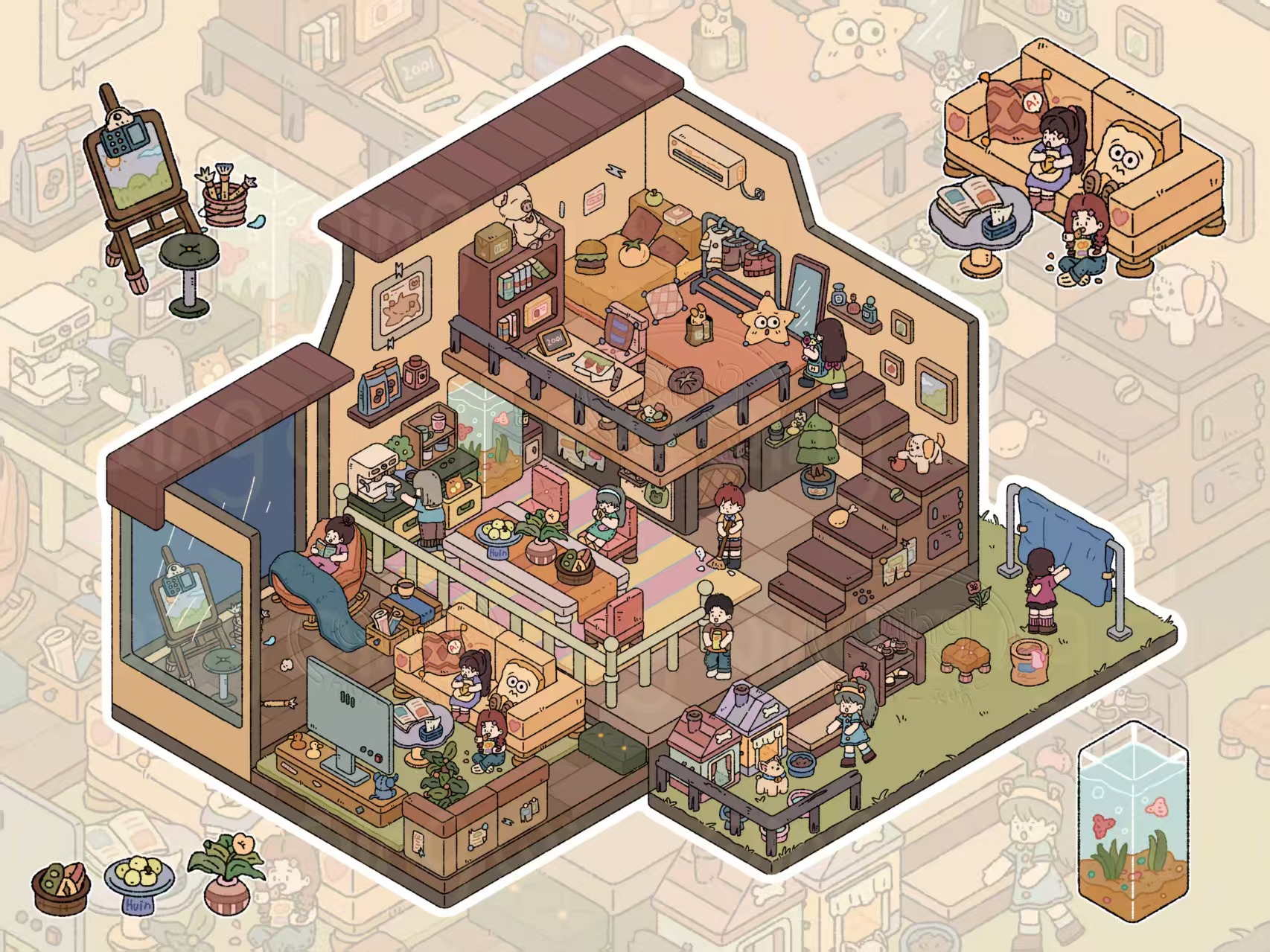This screenshot has width=1270, height=952.
Task: Pick the plate of yellow fruit target
Action: [x=140, y=880]
